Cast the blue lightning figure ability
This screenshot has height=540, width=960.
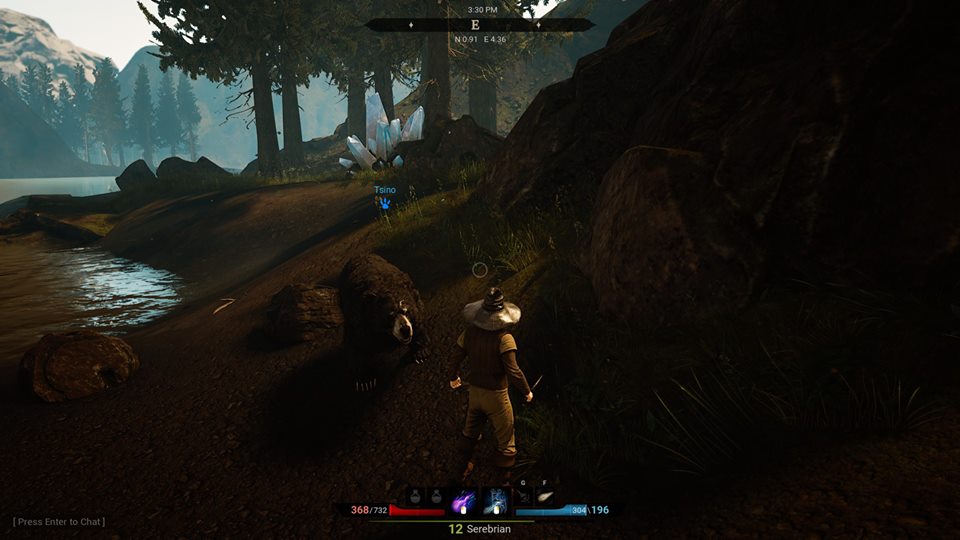495,500
